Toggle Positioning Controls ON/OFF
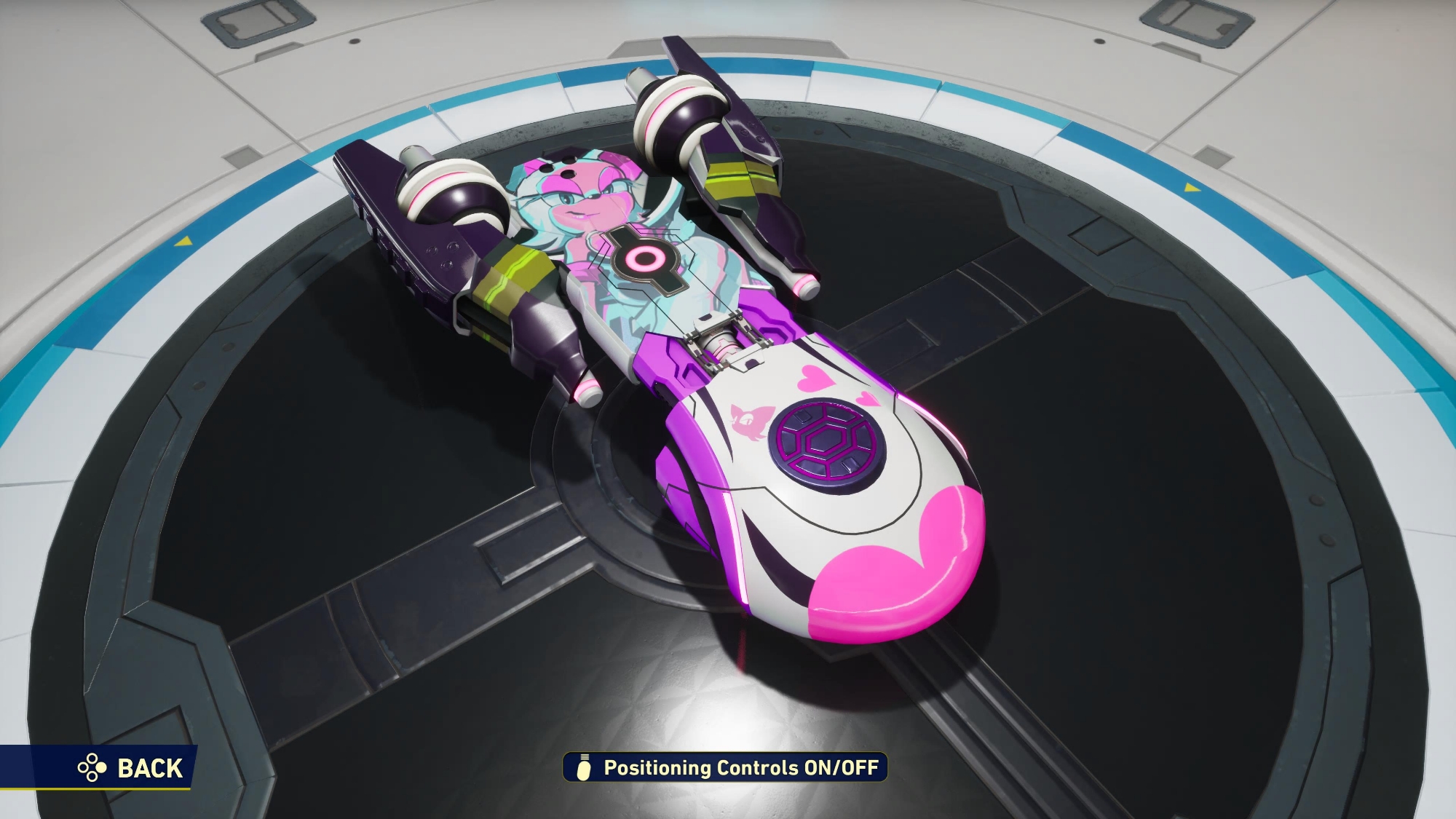1456x819 pixels. tap(726, 767)
